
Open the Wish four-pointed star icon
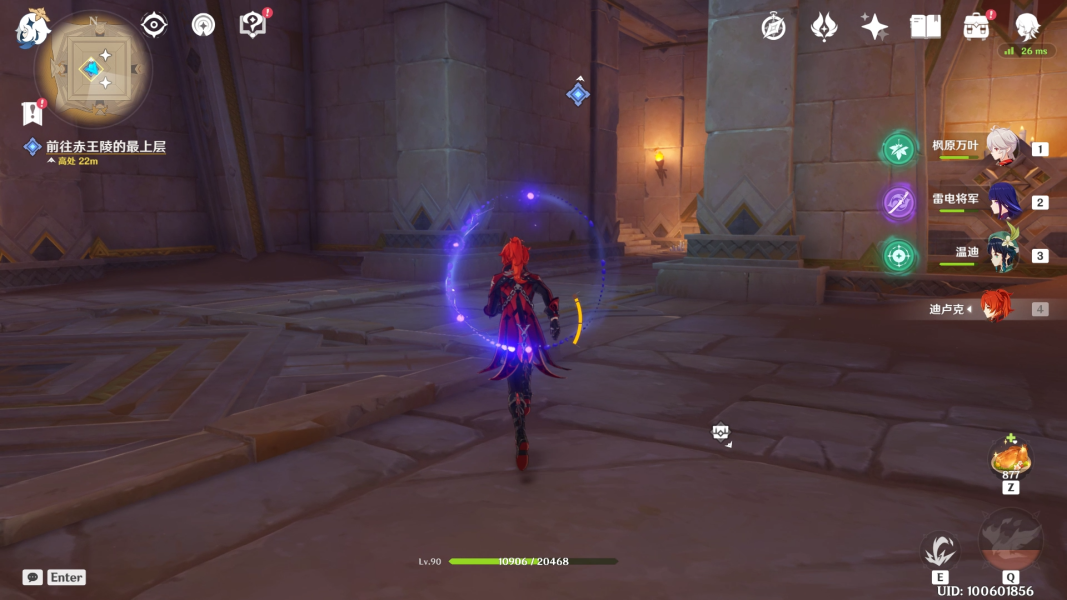click(x=875, y=27)
